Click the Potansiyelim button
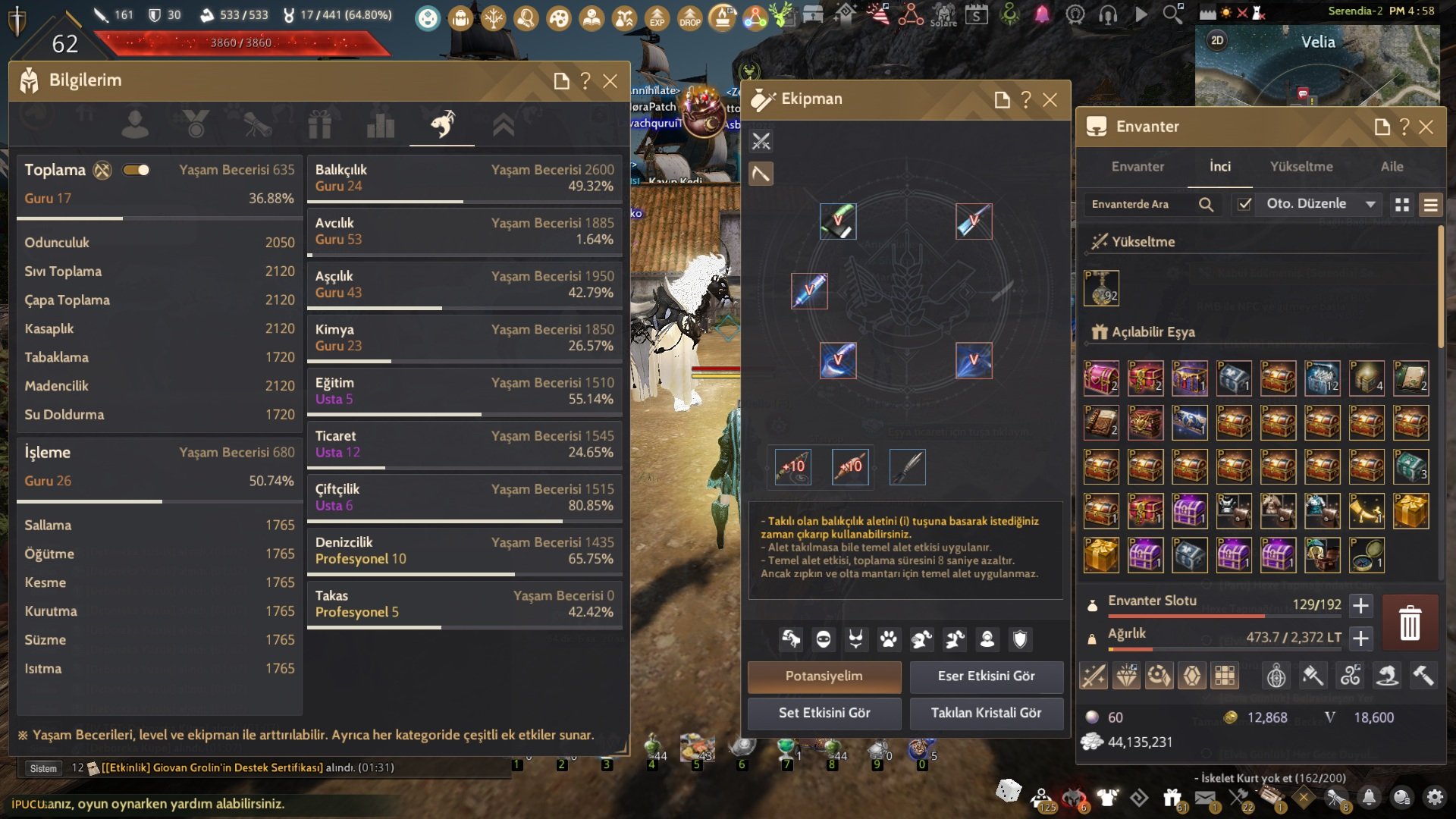 (824, 676)
